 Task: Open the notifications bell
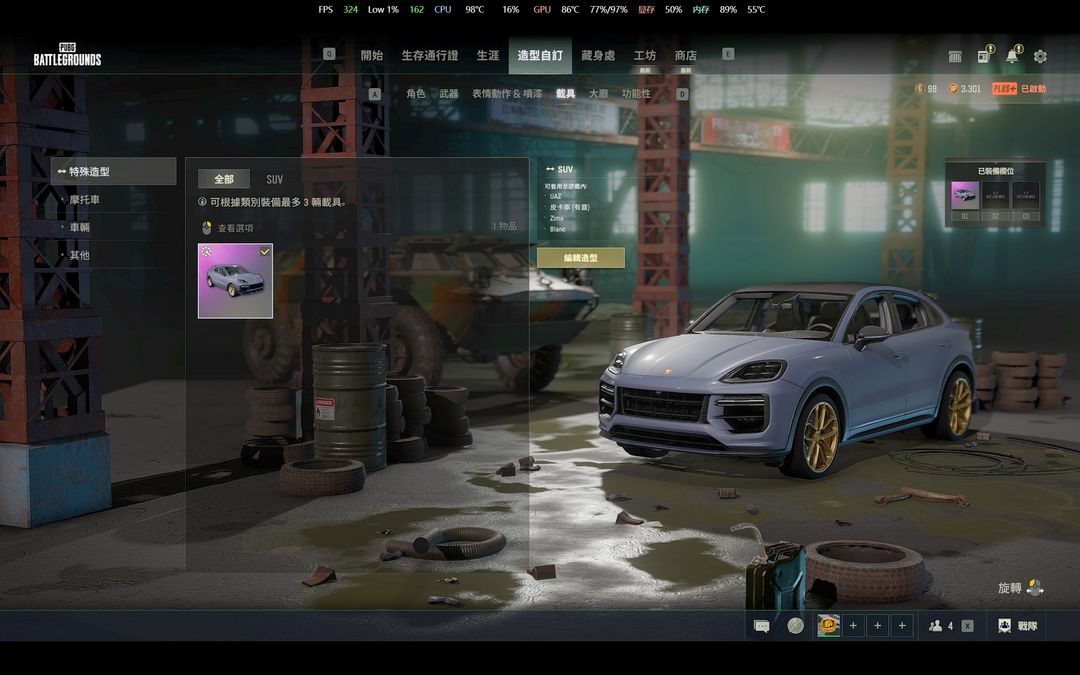coord(1012,56)
